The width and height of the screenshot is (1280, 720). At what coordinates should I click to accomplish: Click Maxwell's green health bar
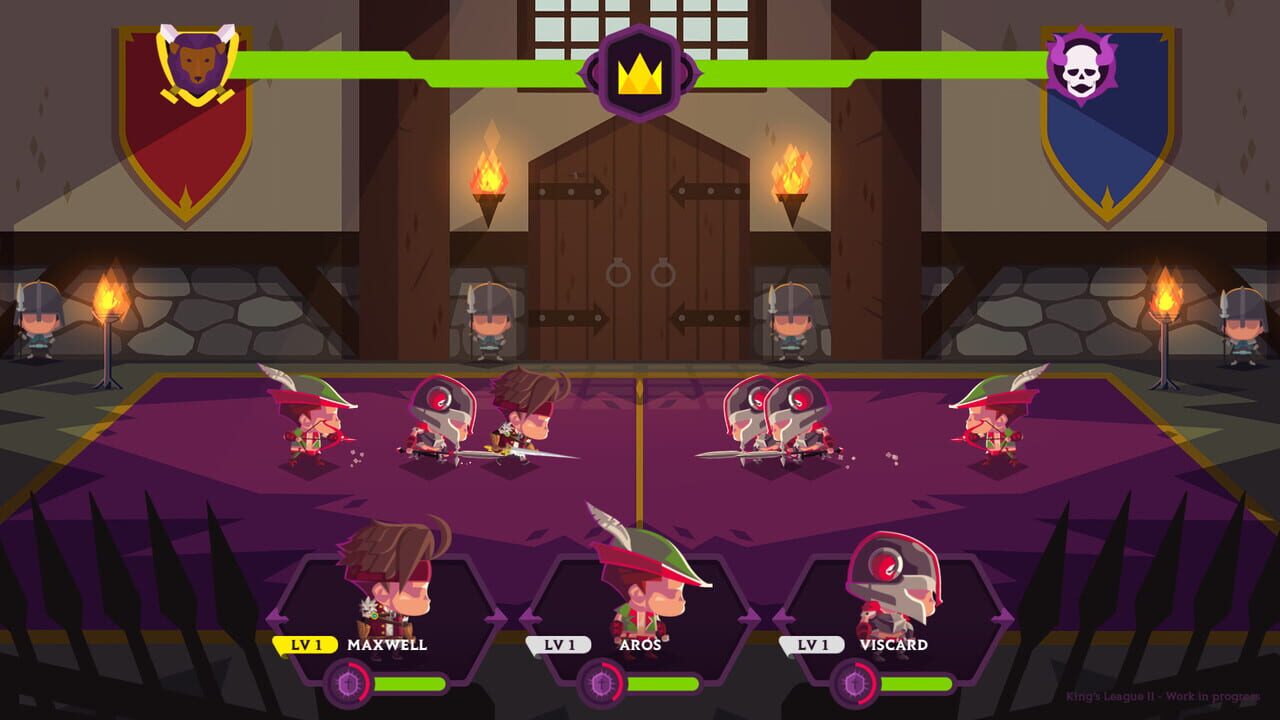pyautogui.click(x=410, y=686)
